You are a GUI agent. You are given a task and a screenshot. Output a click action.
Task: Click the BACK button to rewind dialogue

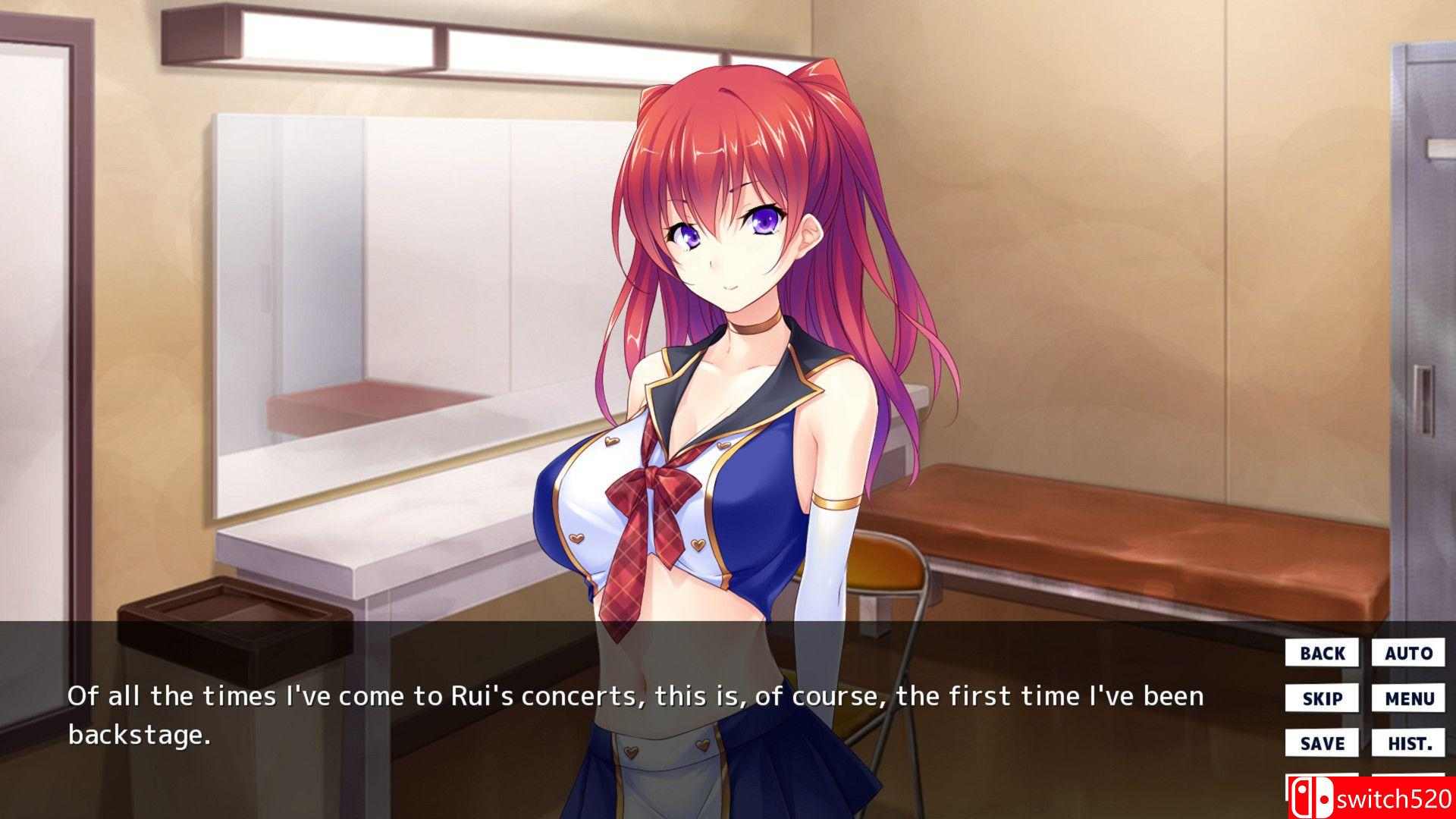1321,652
